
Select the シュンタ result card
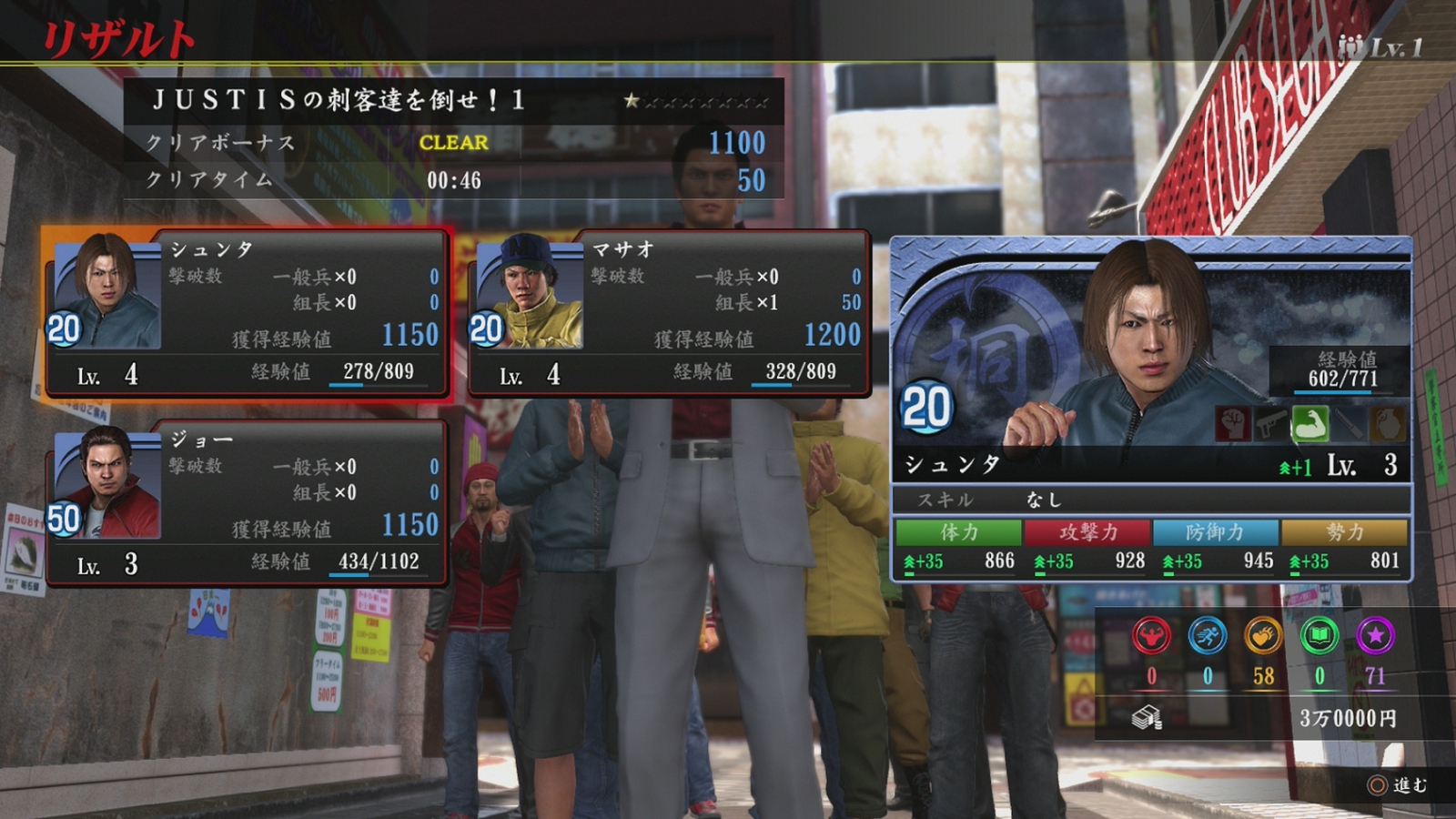click(x=248, y=313)
